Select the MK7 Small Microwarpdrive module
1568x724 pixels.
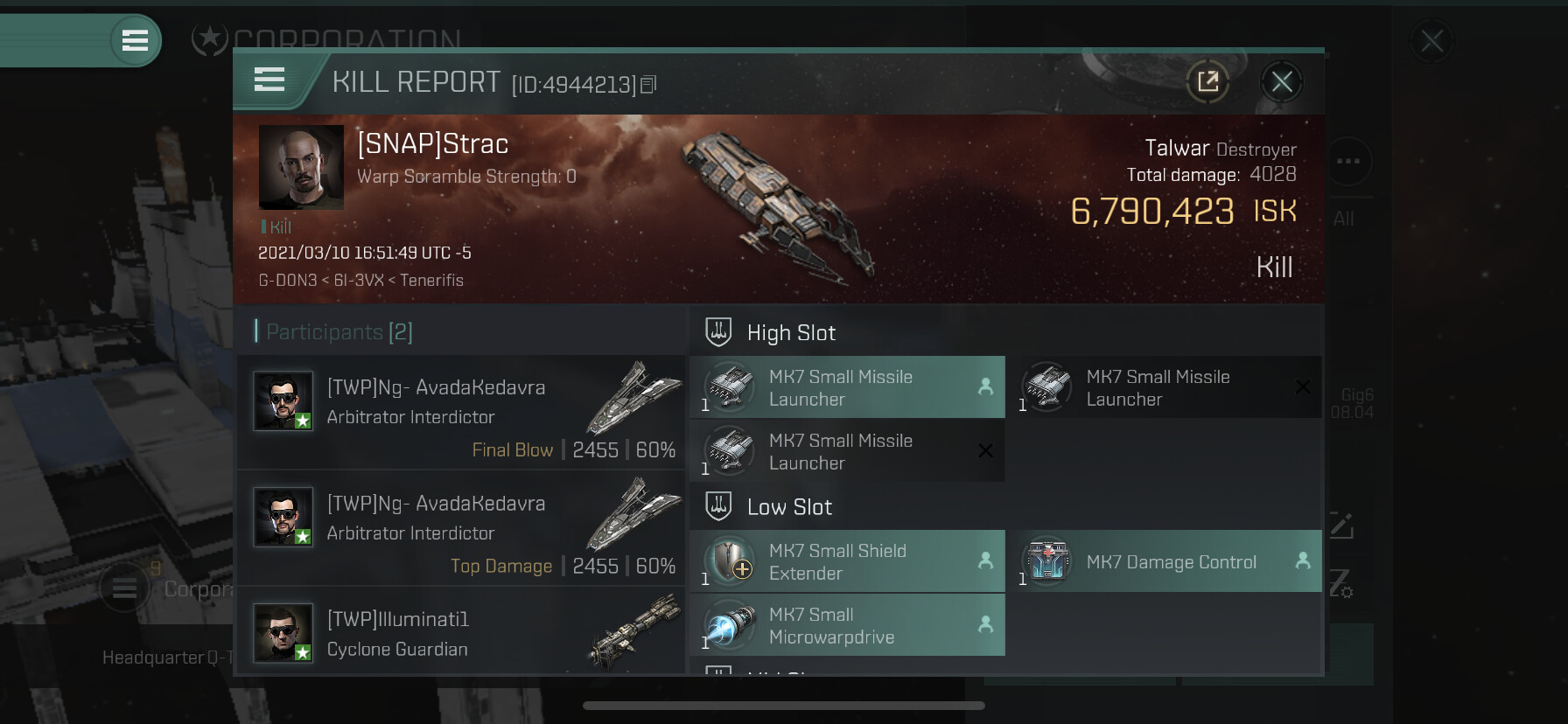[847, 626]
